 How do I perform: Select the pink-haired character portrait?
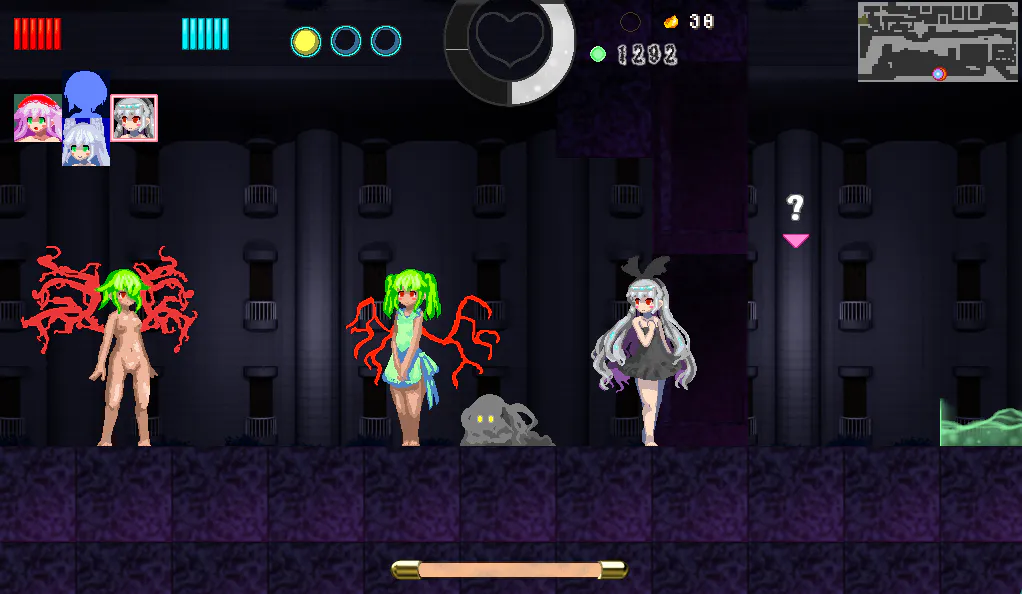click(x=37, y=118)
